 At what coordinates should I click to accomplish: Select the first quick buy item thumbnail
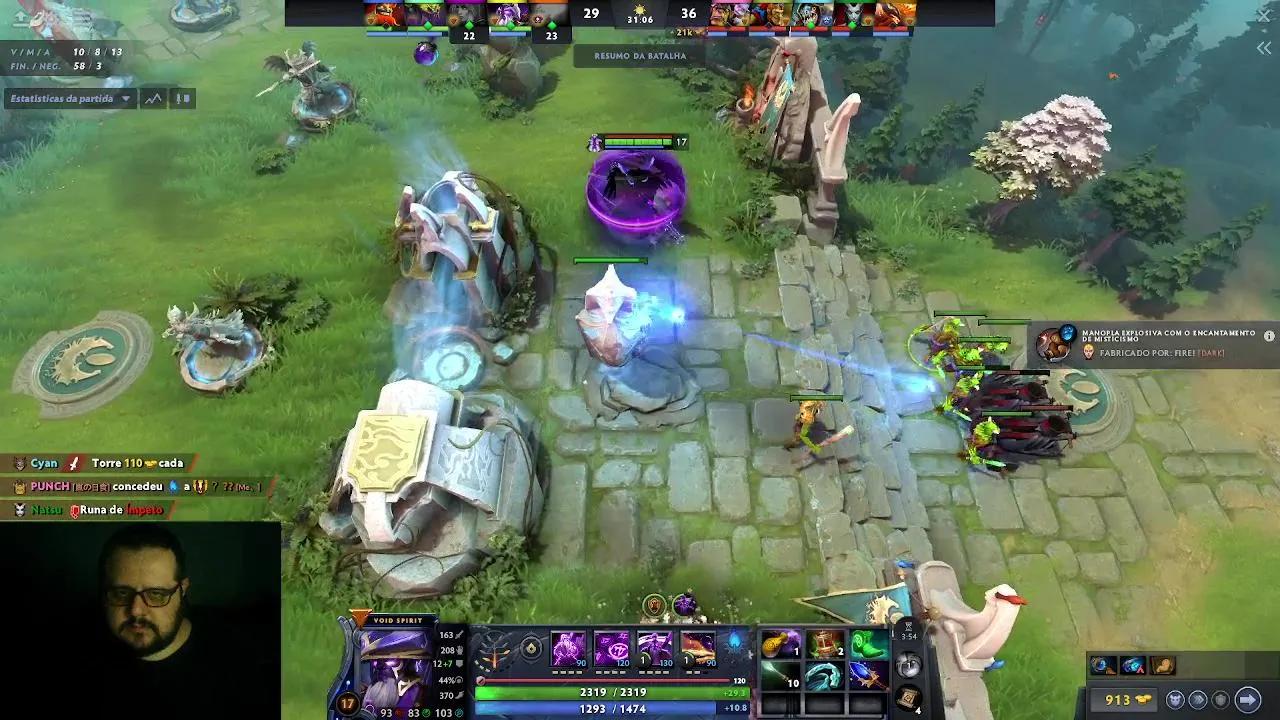pyautogui.click(x=1103, y=665)
